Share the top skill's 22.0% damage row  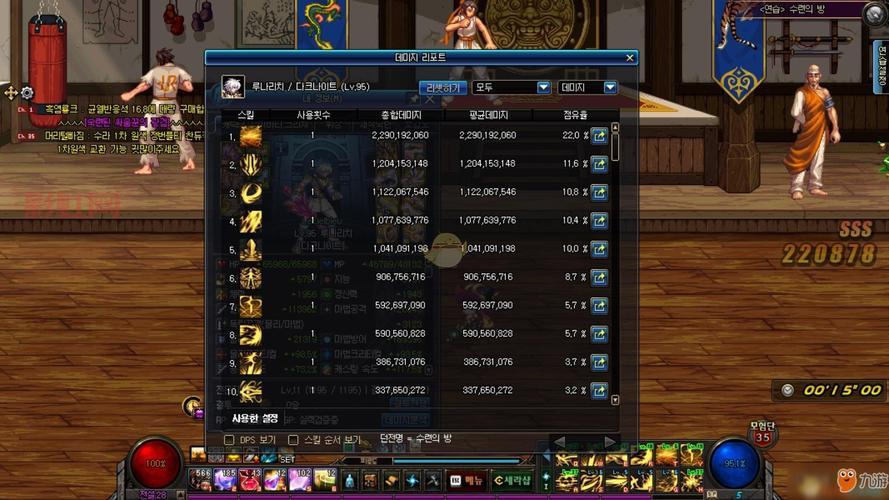599,135
